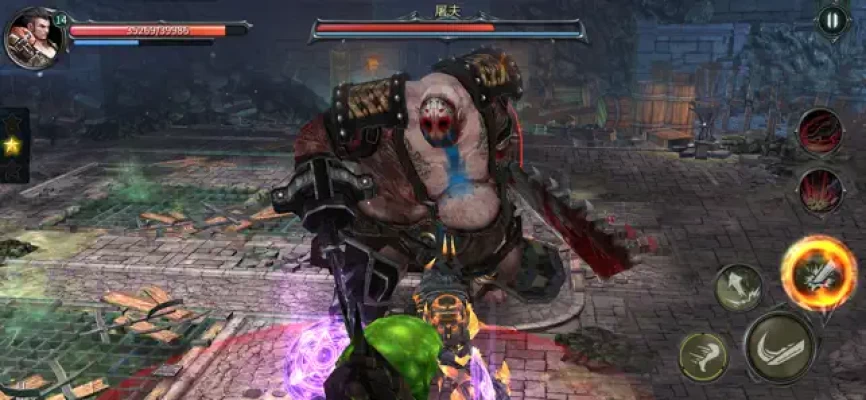Perform the basic sword slash attack
866x400 pixels.
click(x=779, y=347)
